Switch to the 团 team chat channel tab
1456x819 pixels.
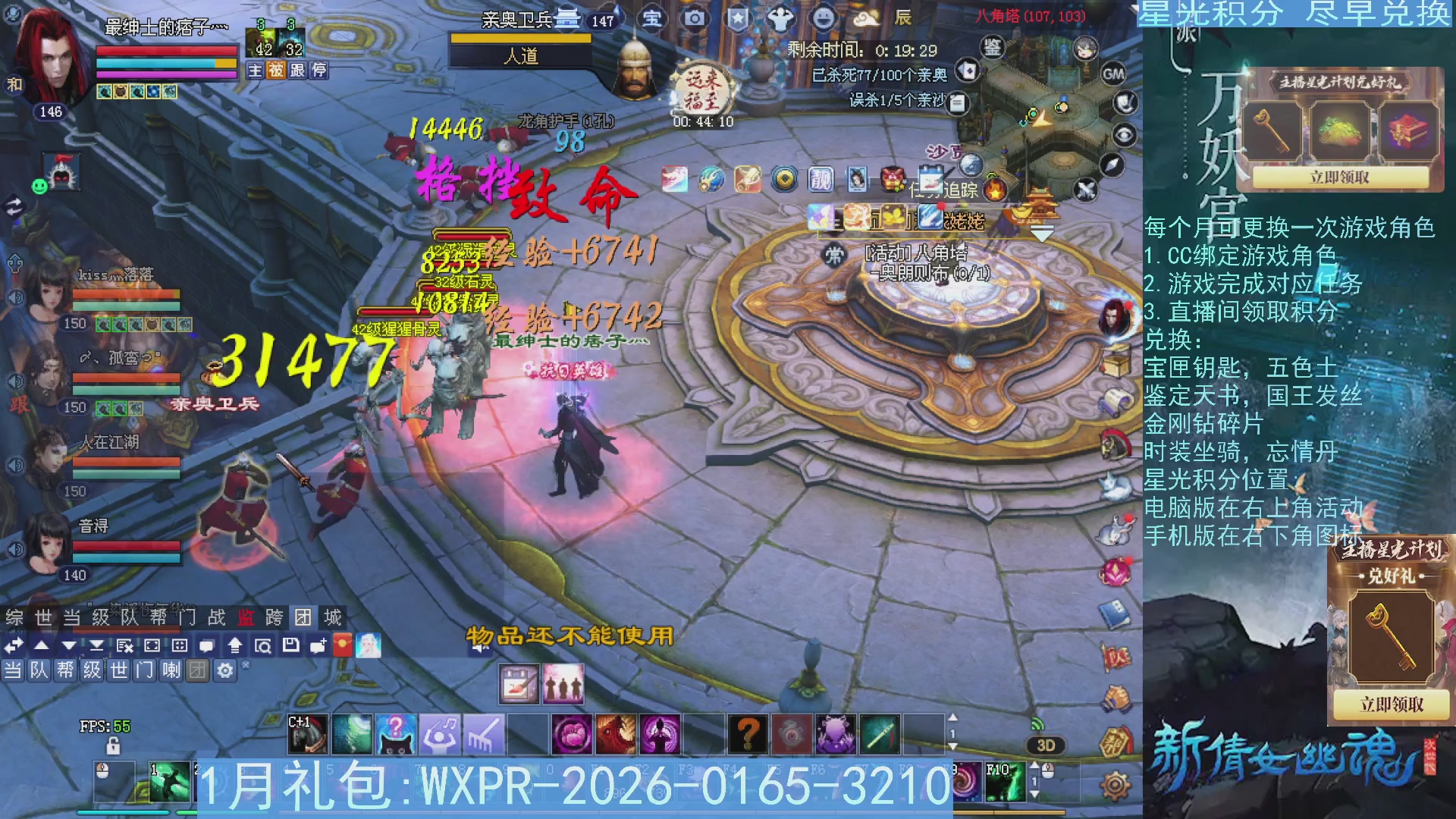(x=199, y=671)
